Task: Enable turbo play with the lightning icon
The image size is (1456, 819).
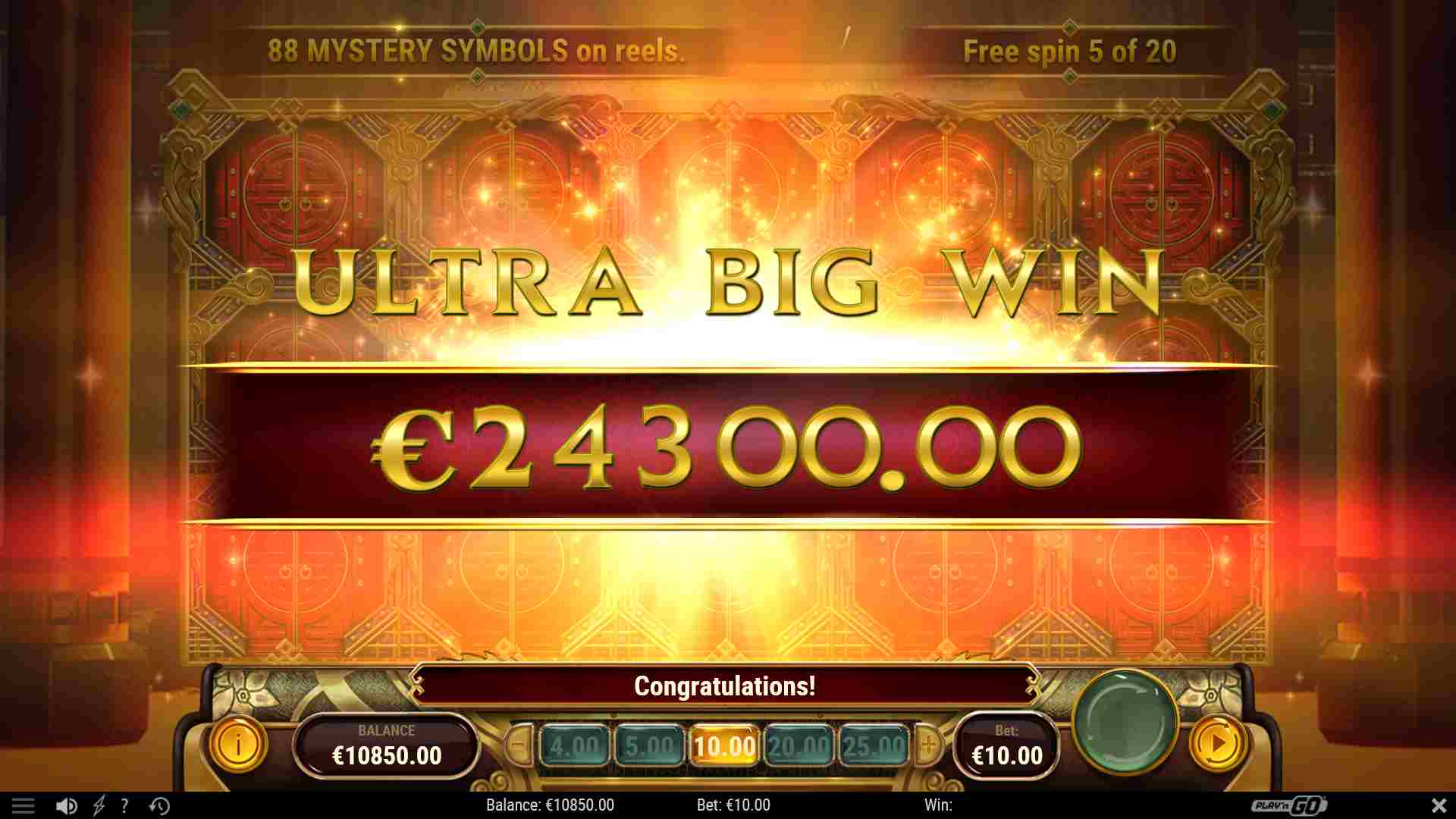Action: coord(97,805)
